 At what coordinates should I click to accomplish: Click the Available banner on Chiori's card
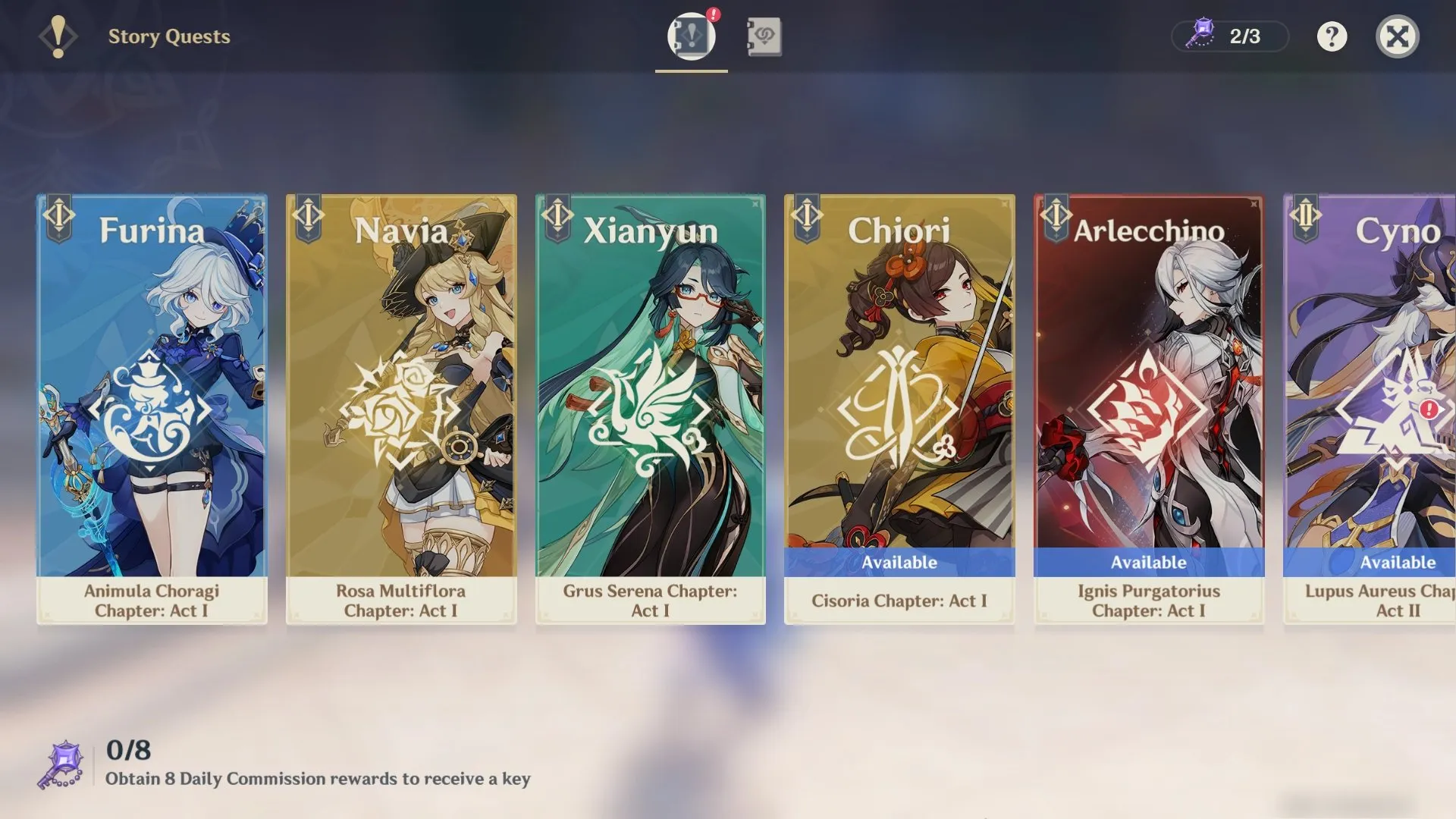click(899, 562)
